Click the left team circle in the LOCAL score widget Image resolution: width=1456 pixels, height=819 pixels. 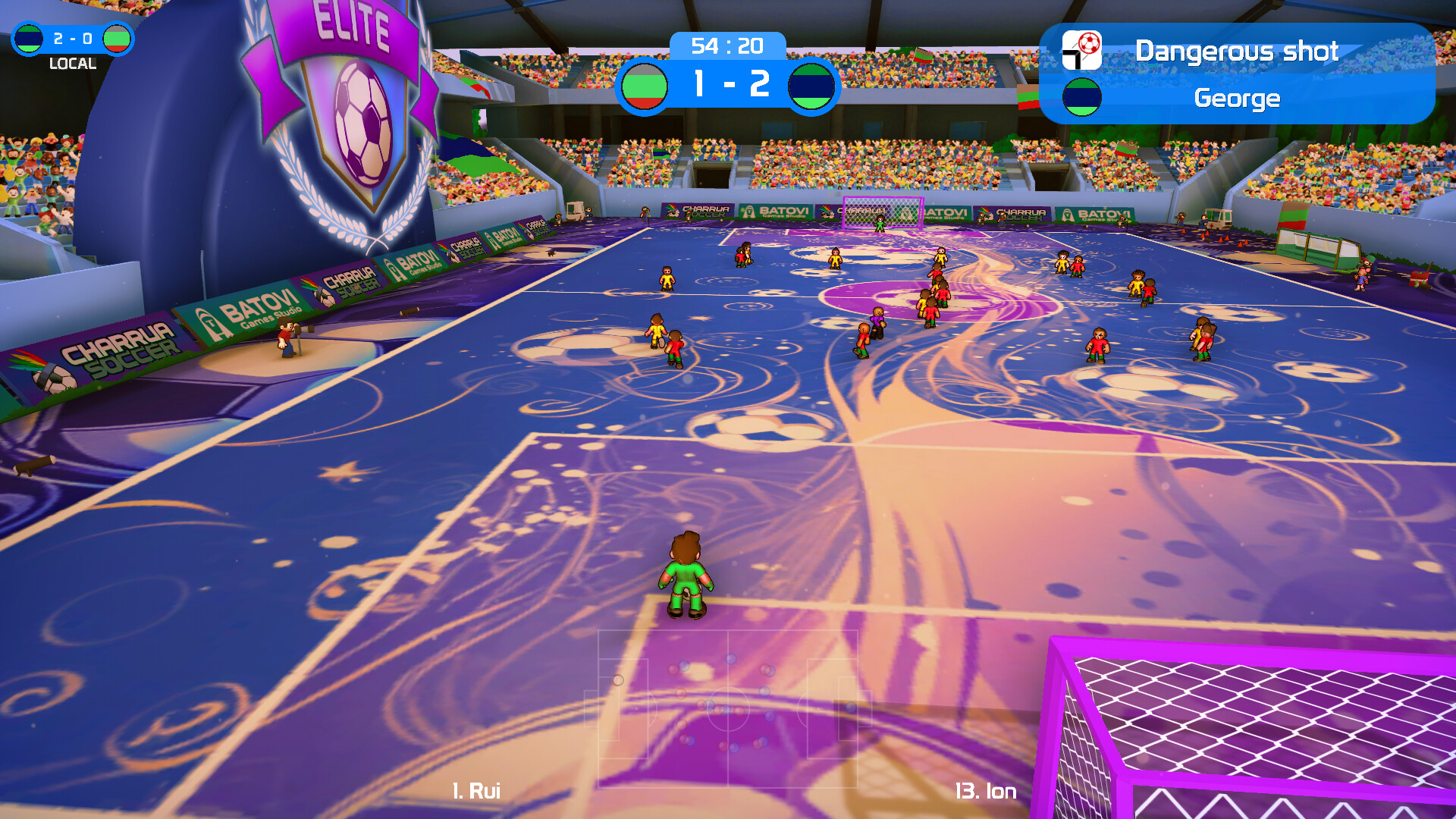[28, 38]
